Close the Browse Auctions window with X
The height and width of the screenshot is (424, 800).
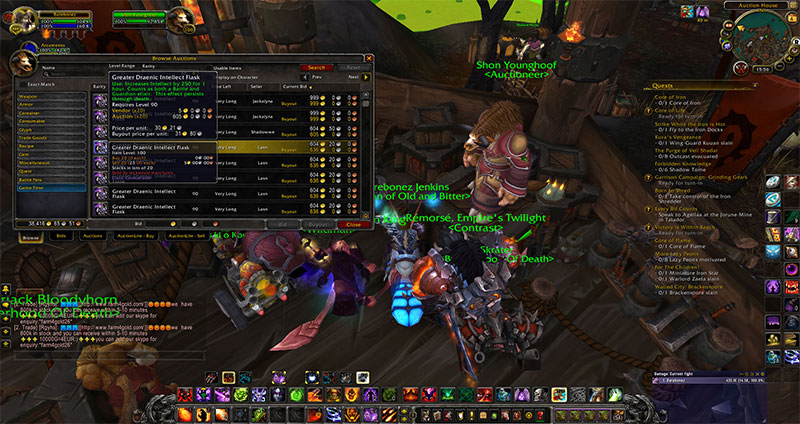(367, 58)
